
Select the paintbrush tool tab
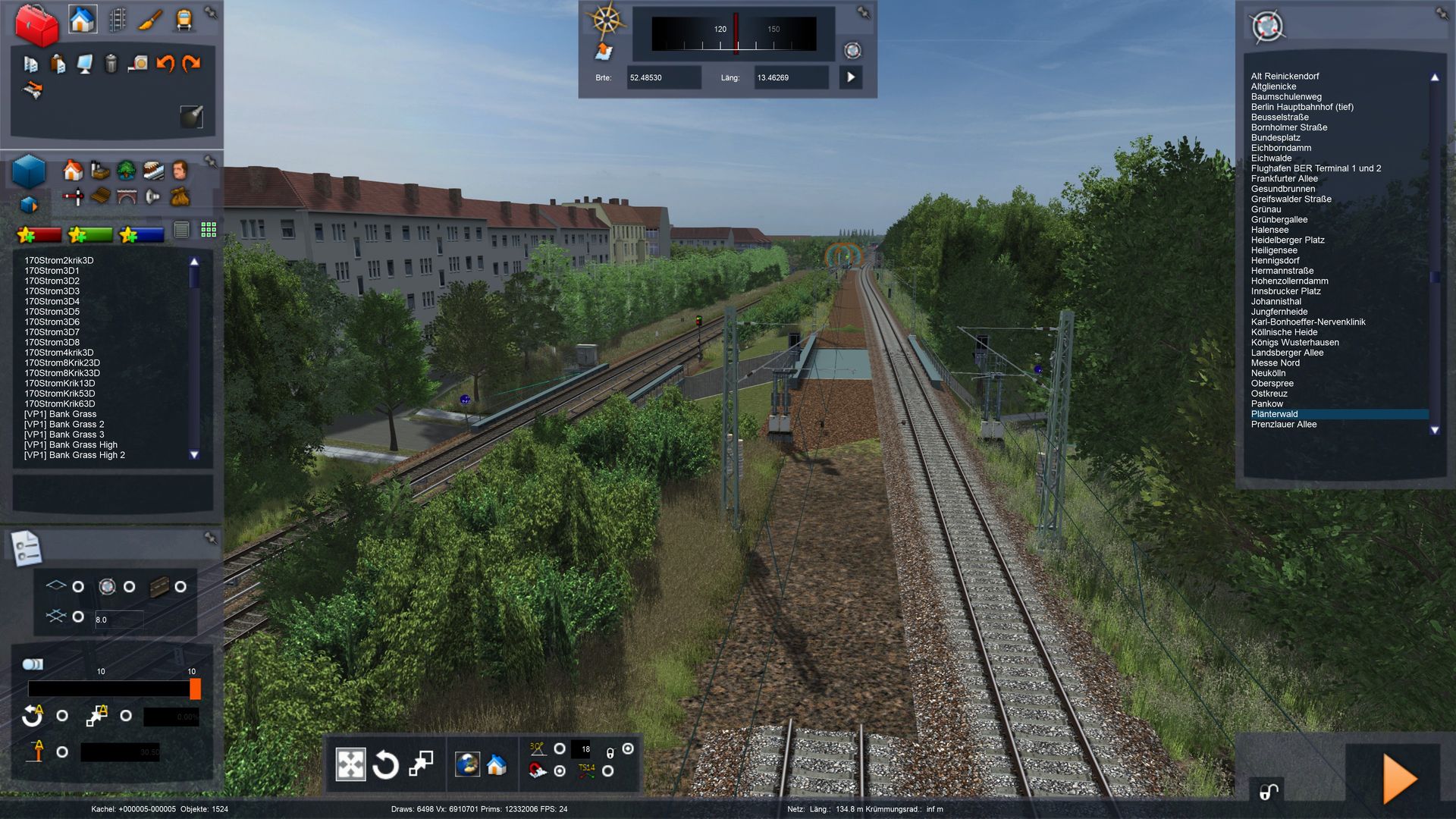click(x=150, y=20)
